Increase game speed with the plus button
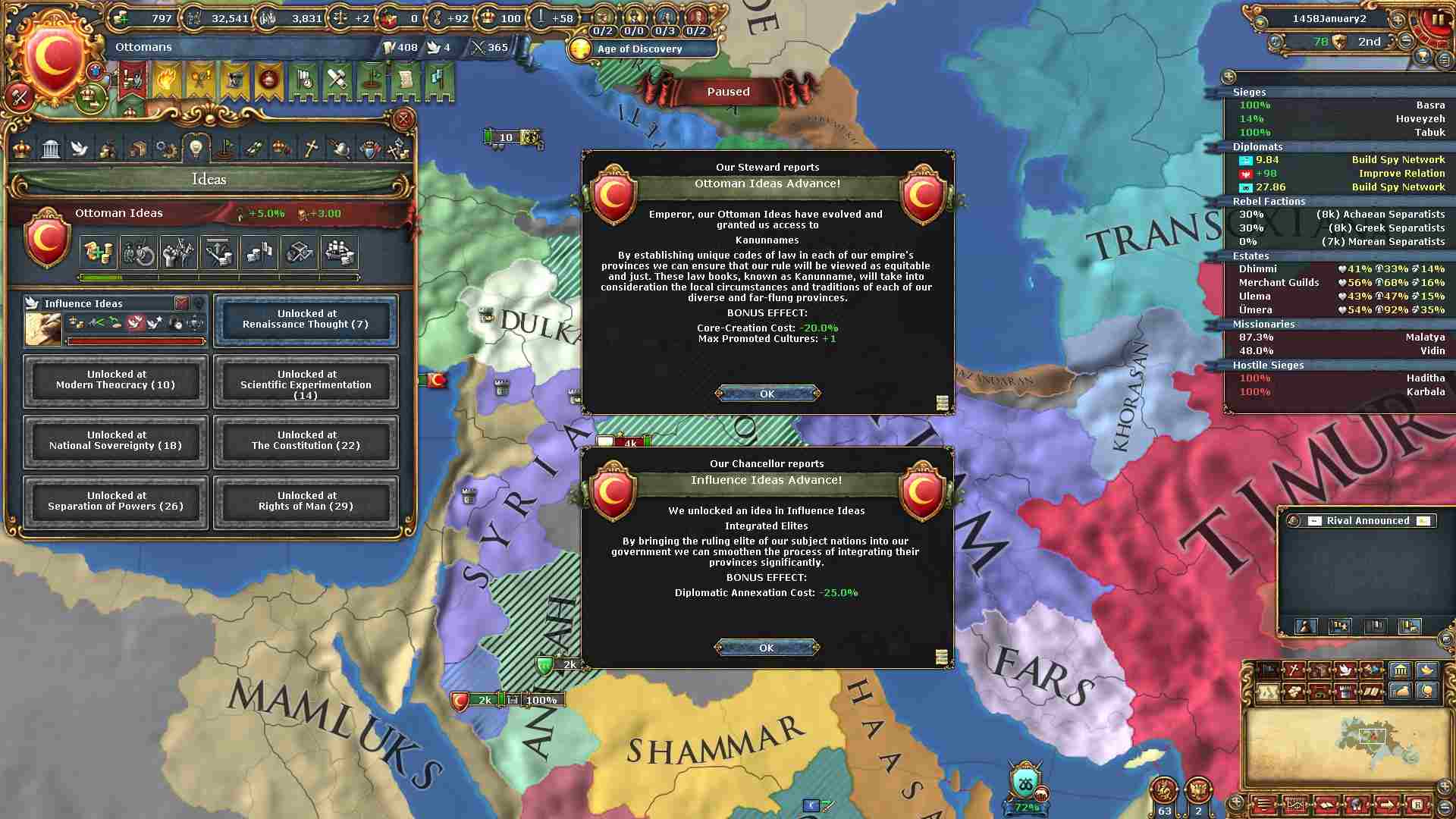Viewport: 1456px width, 819px height. click(1398, 18)
